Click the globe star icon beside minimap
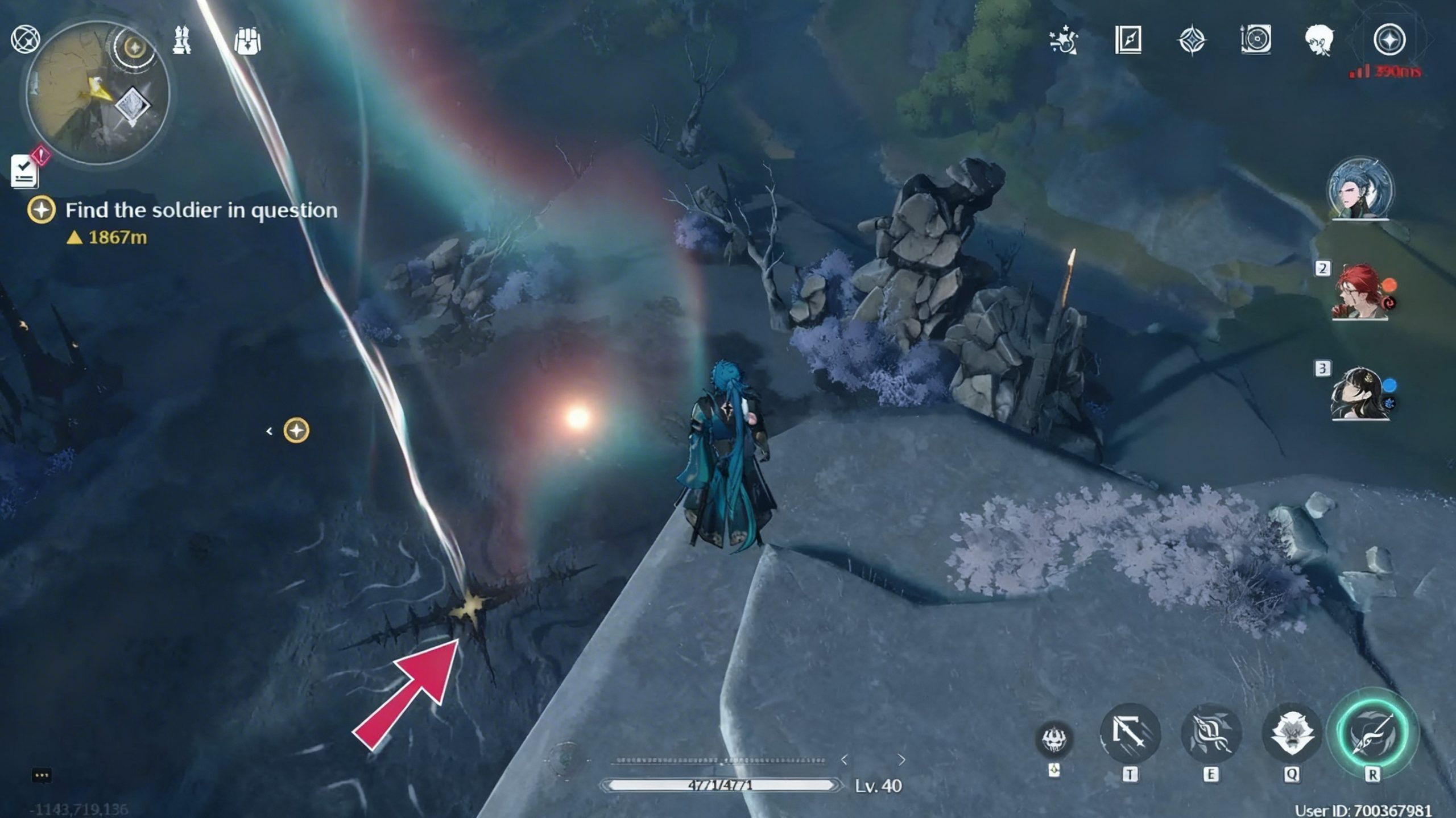Screen dimensions: 1456x818 tap(26, 40)
